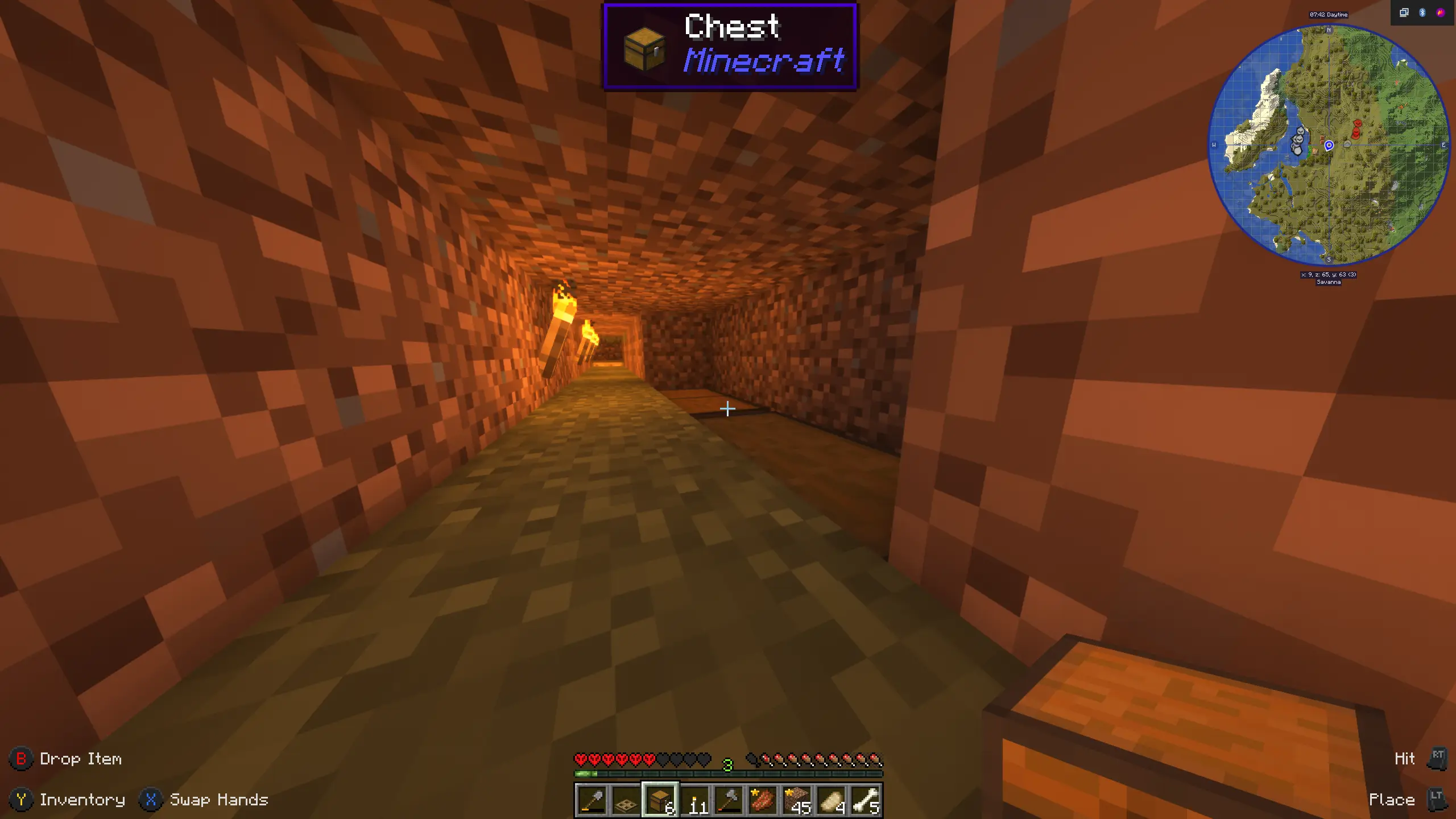Equip the axe from the hotbar
1456x819 pixels.
[729, 800]
